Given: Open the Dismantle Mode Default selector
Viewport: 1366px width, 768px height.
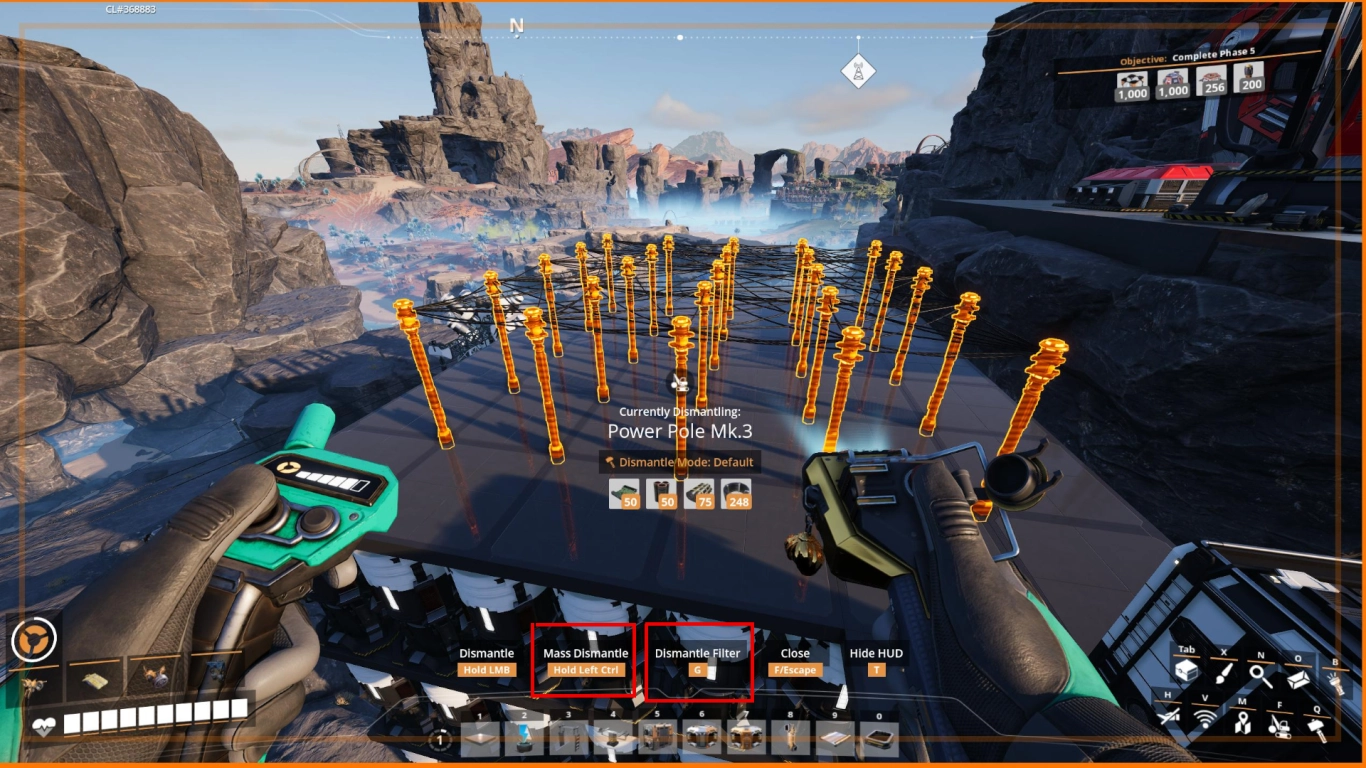Looking at the screenshot, I should click(x=680, y=462).
